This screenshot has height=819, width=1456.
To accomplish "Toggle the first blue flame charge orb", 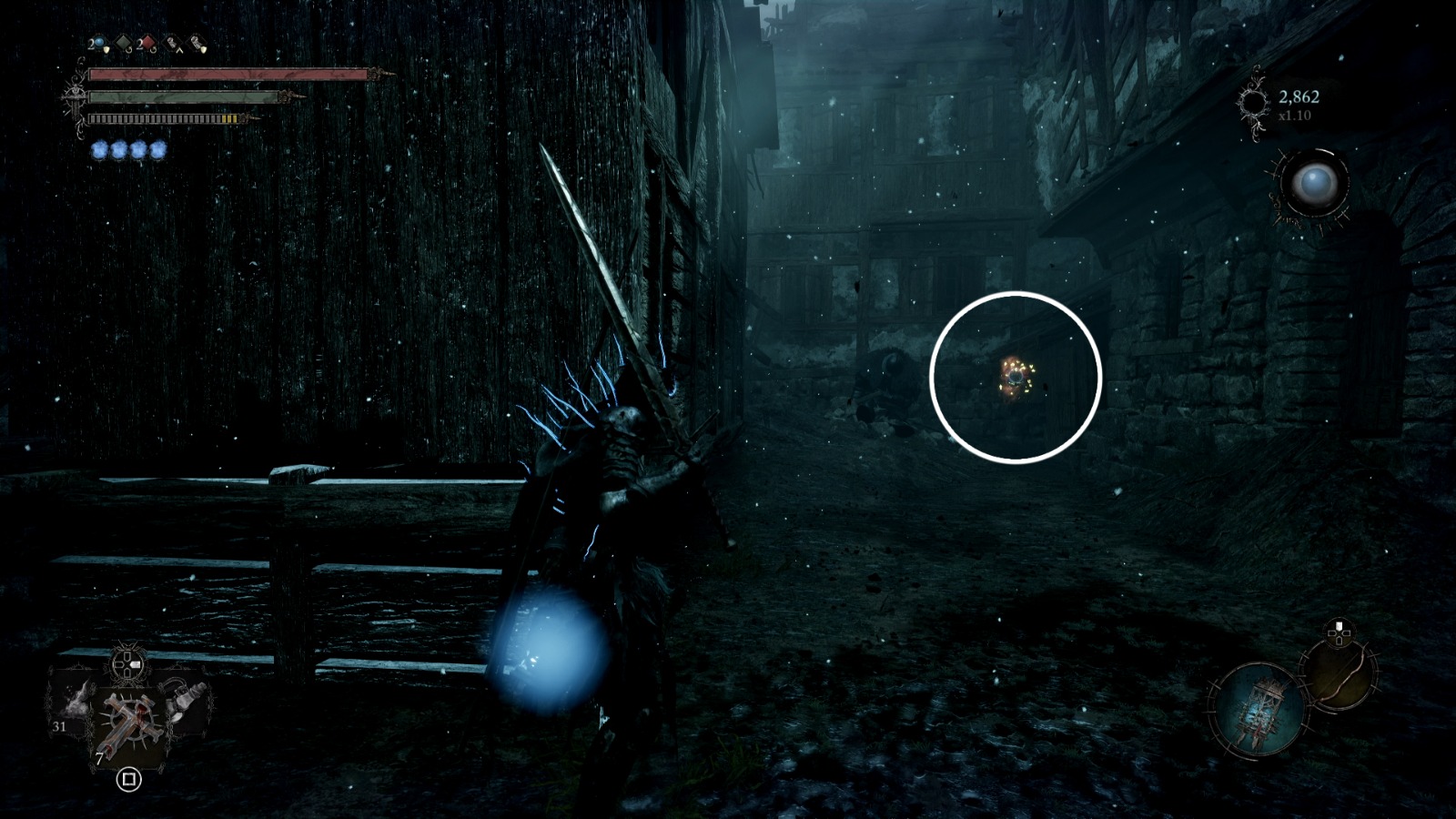I will coord(99,148).
